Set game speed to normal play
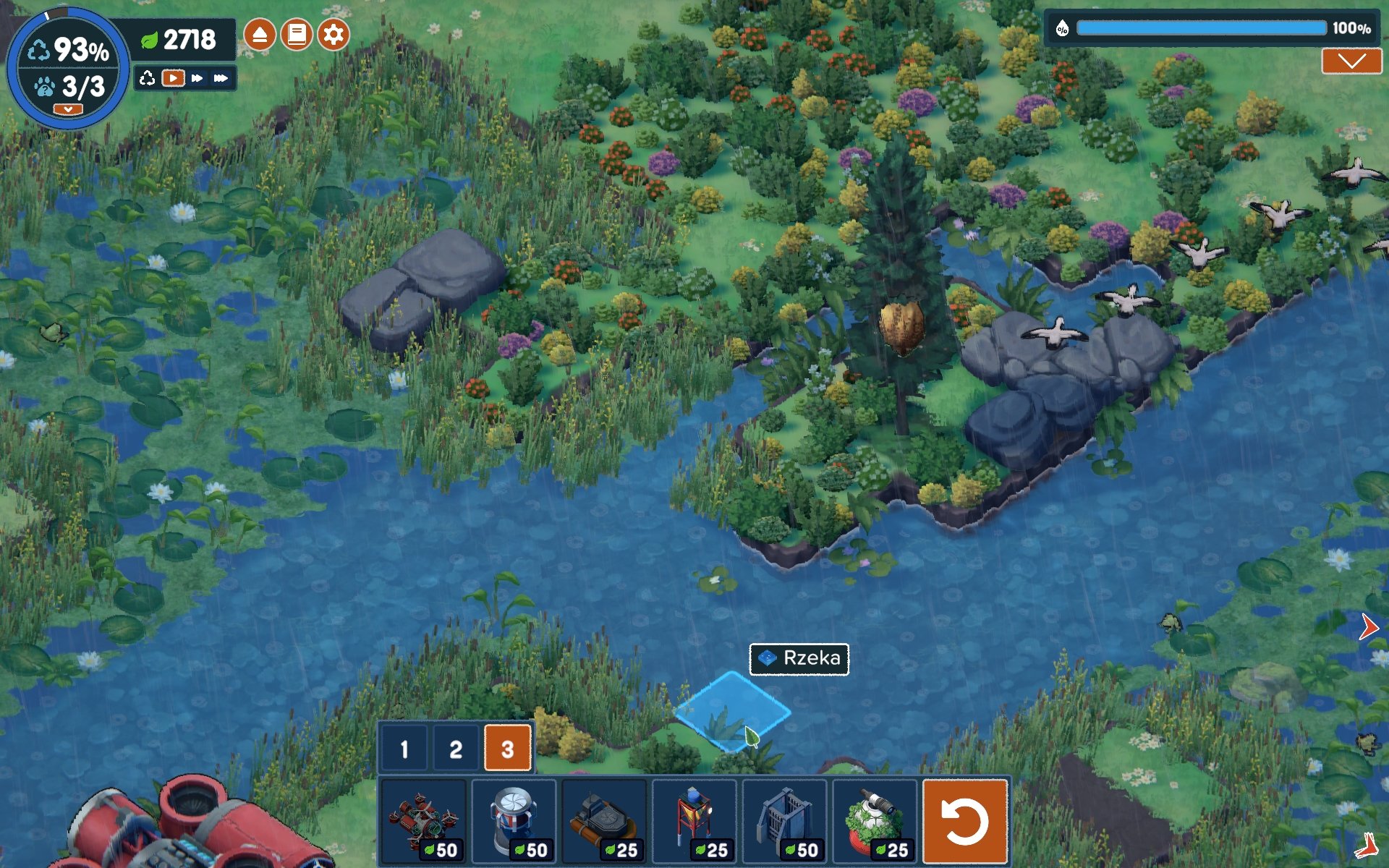The height and width of the screenshot is (868, 1389). [x=173, y=78]
